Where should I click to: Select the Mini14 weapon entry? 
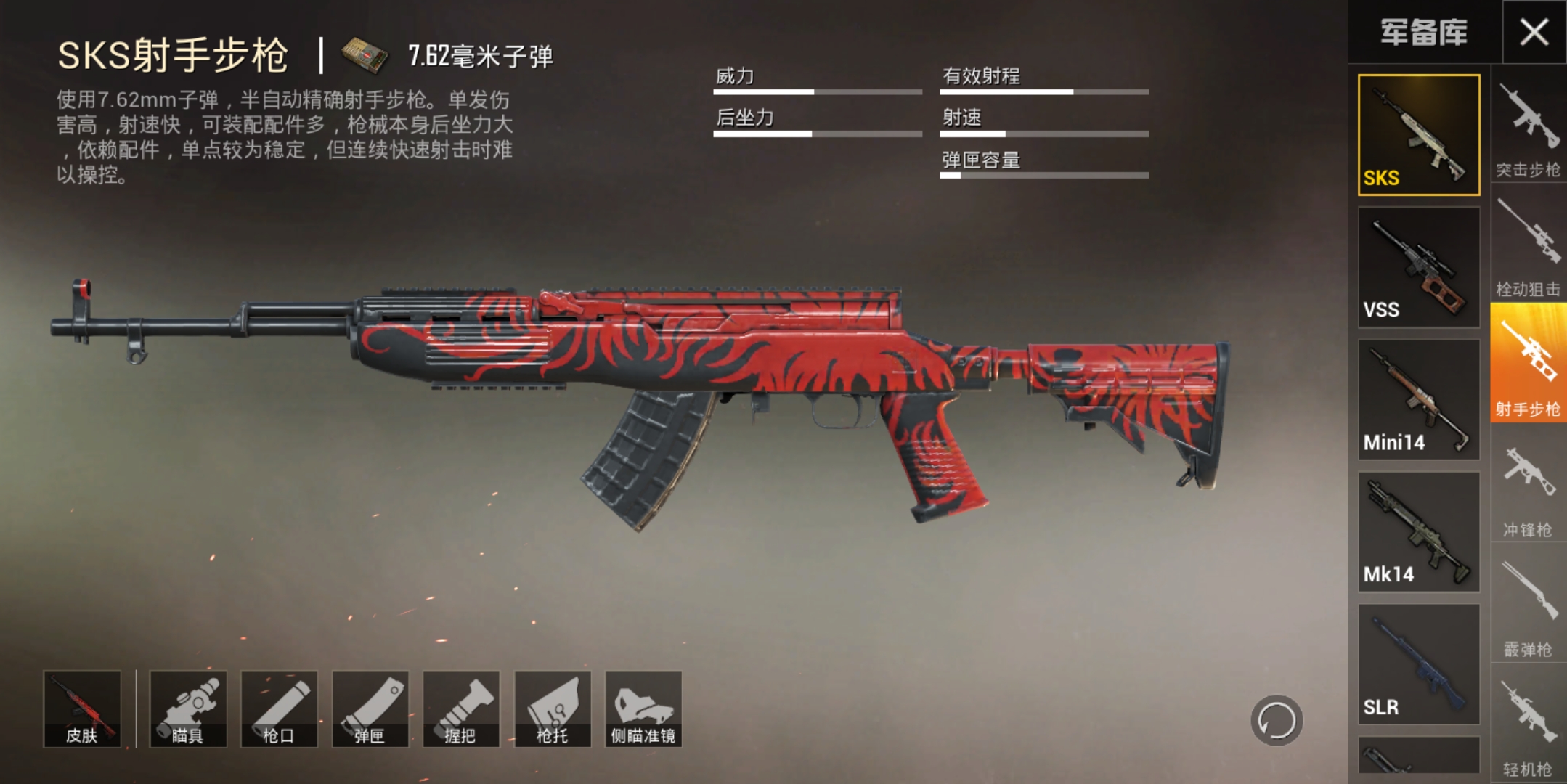coord(1418,399)
